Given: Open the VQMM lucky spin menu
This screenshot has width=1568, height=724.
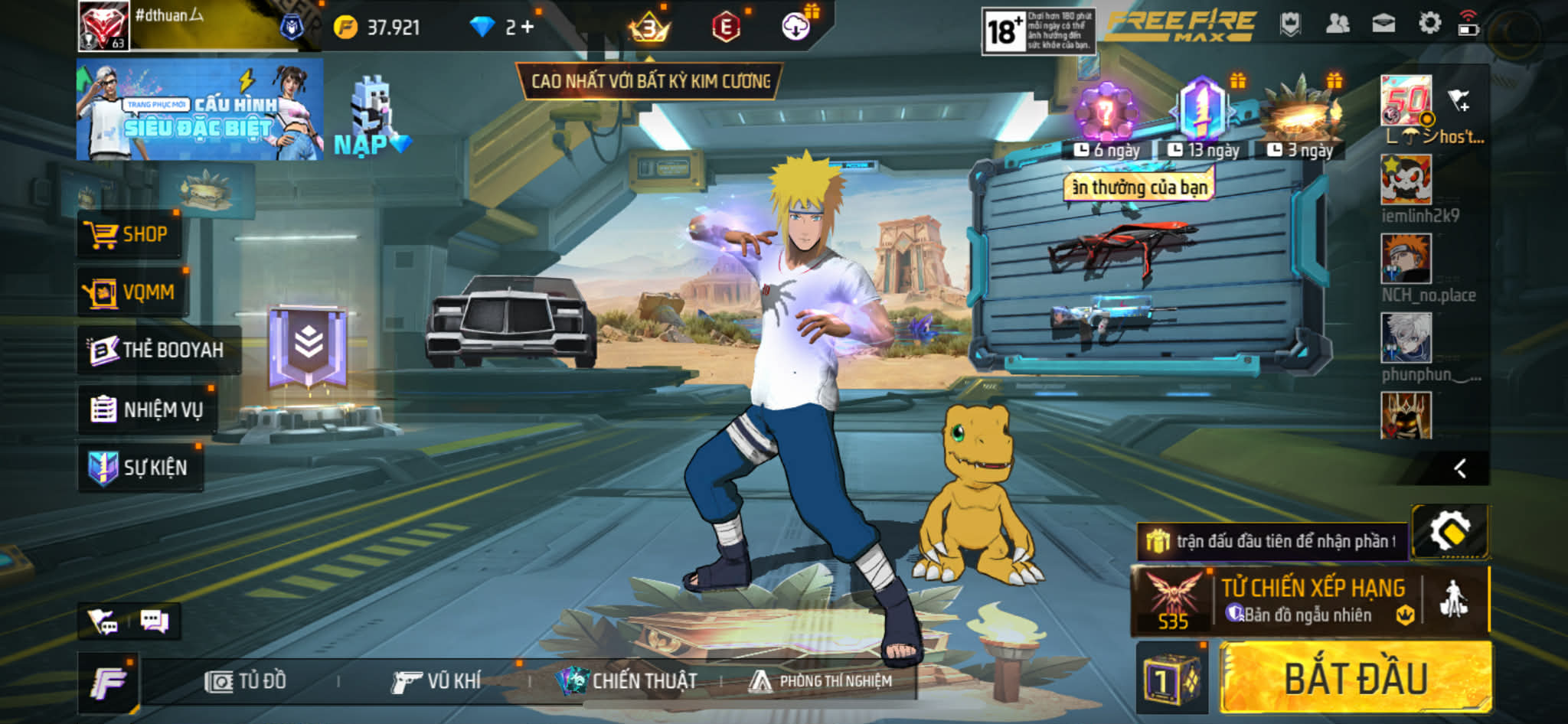Looking at the screenshot, I should click(x=131, y=292).
